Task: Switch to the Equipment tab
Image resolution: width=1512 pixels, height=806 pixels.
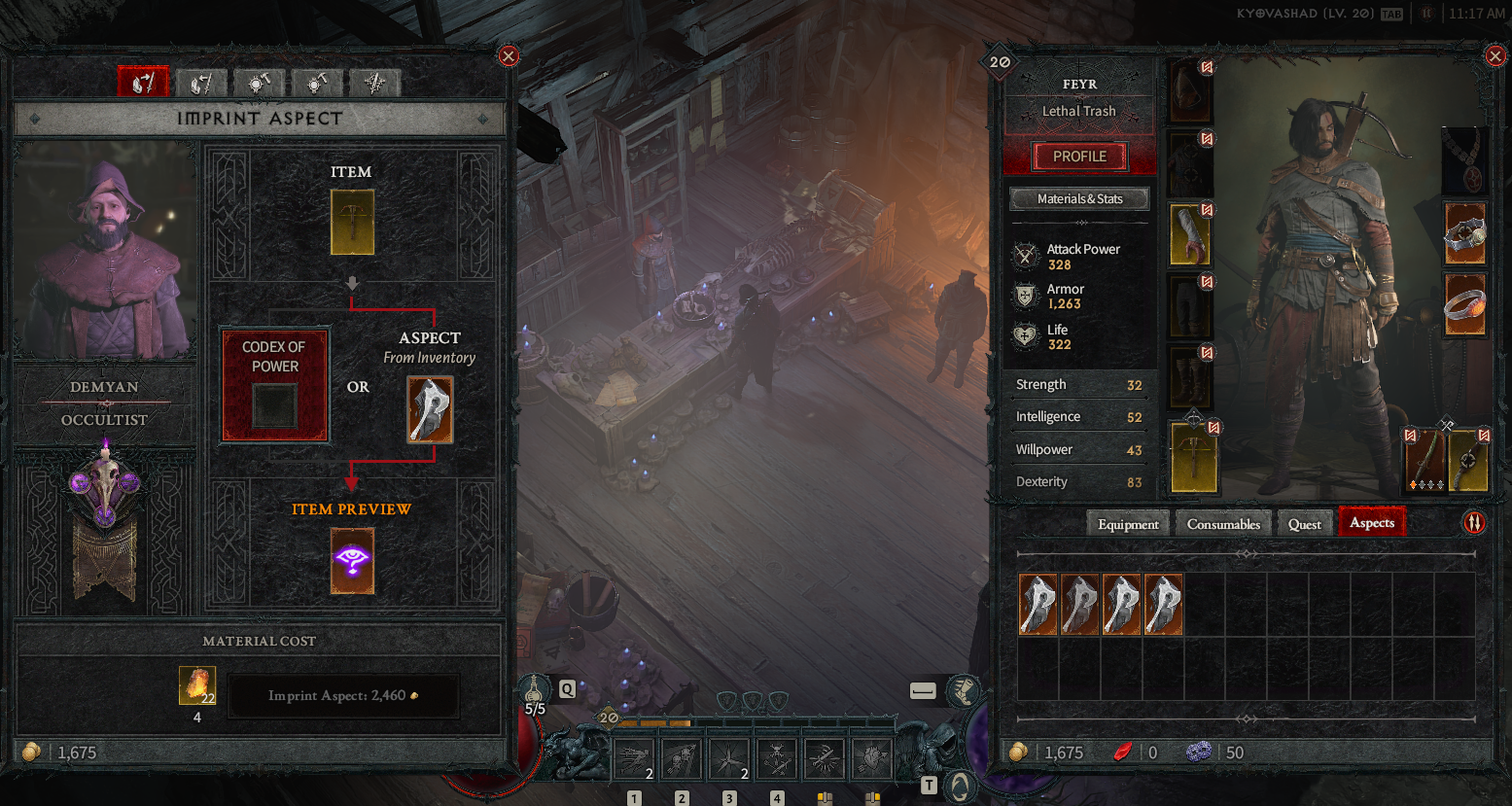Action: click(1128, 524)
